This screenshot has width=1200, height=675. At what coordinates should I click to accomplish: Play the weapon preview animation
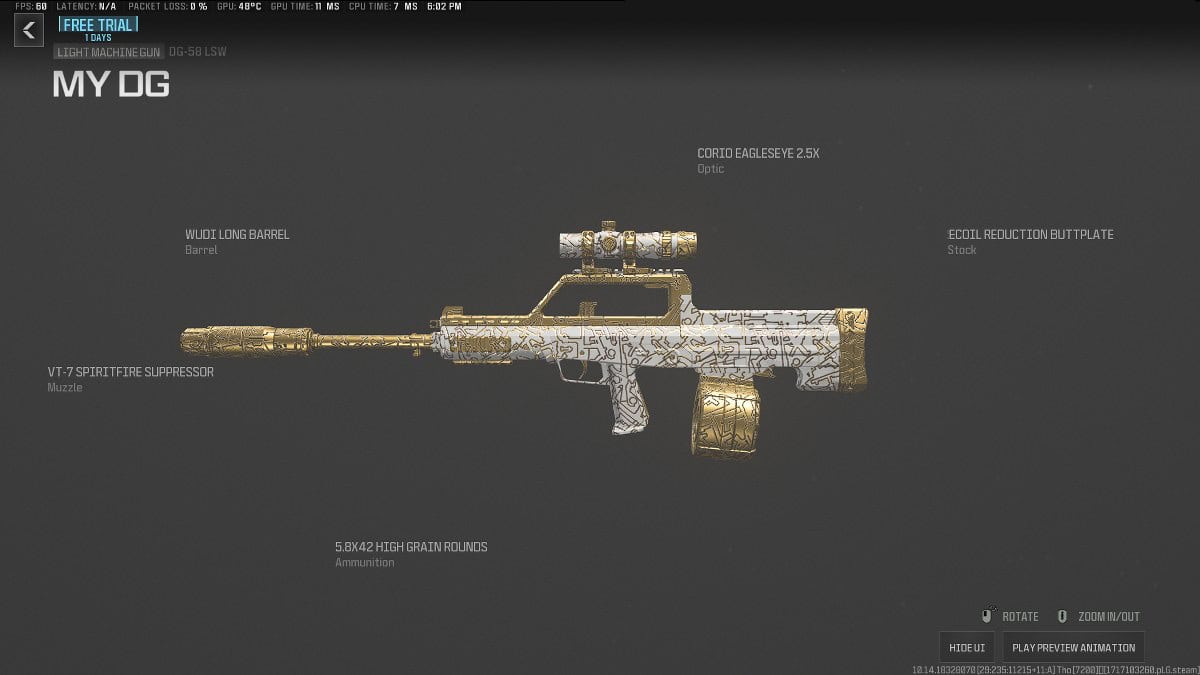pos(1073,647)
